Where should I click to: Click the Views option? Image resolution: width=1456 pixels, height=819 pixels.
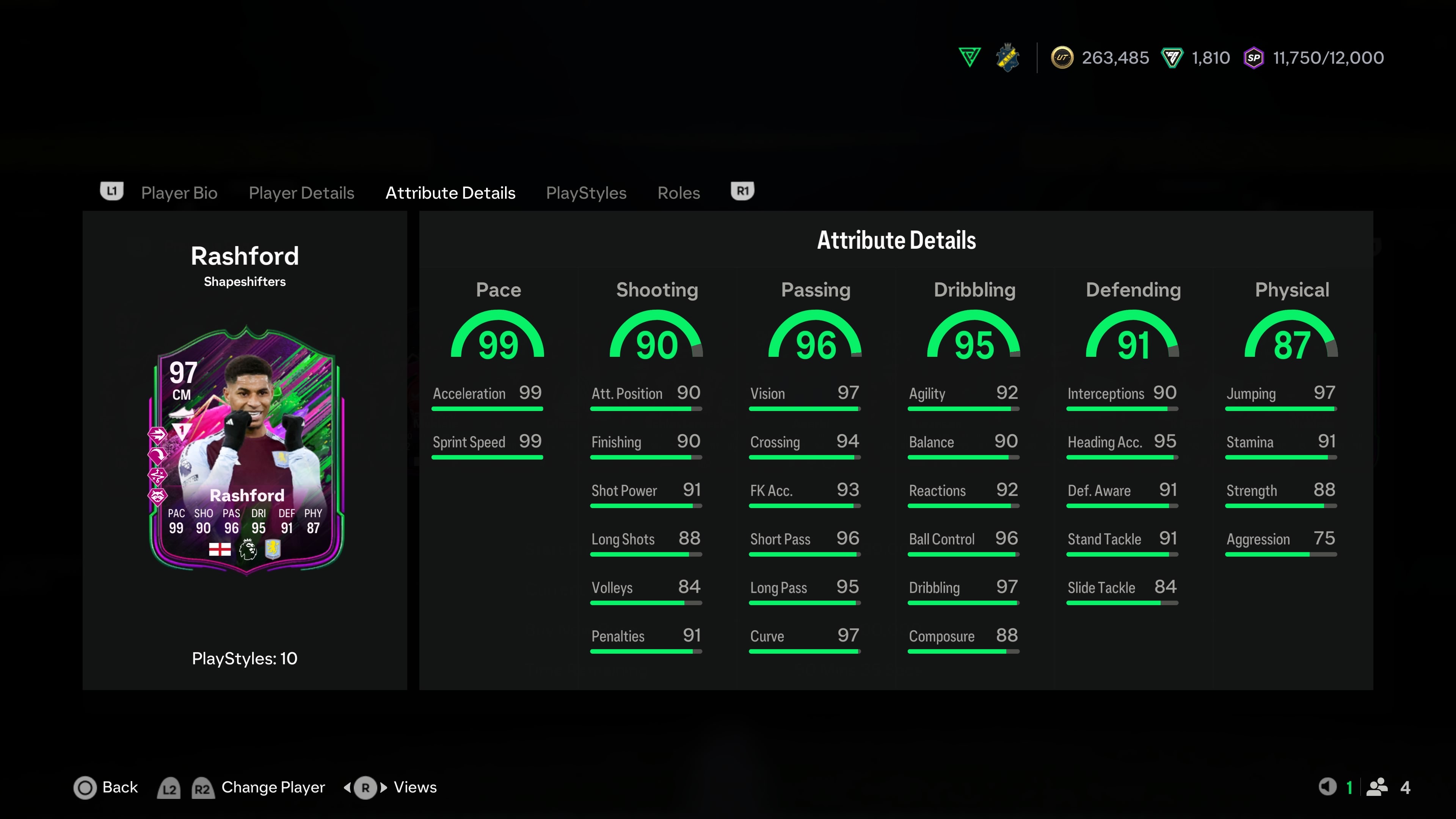pyautogui.click(x=414, y=788)
